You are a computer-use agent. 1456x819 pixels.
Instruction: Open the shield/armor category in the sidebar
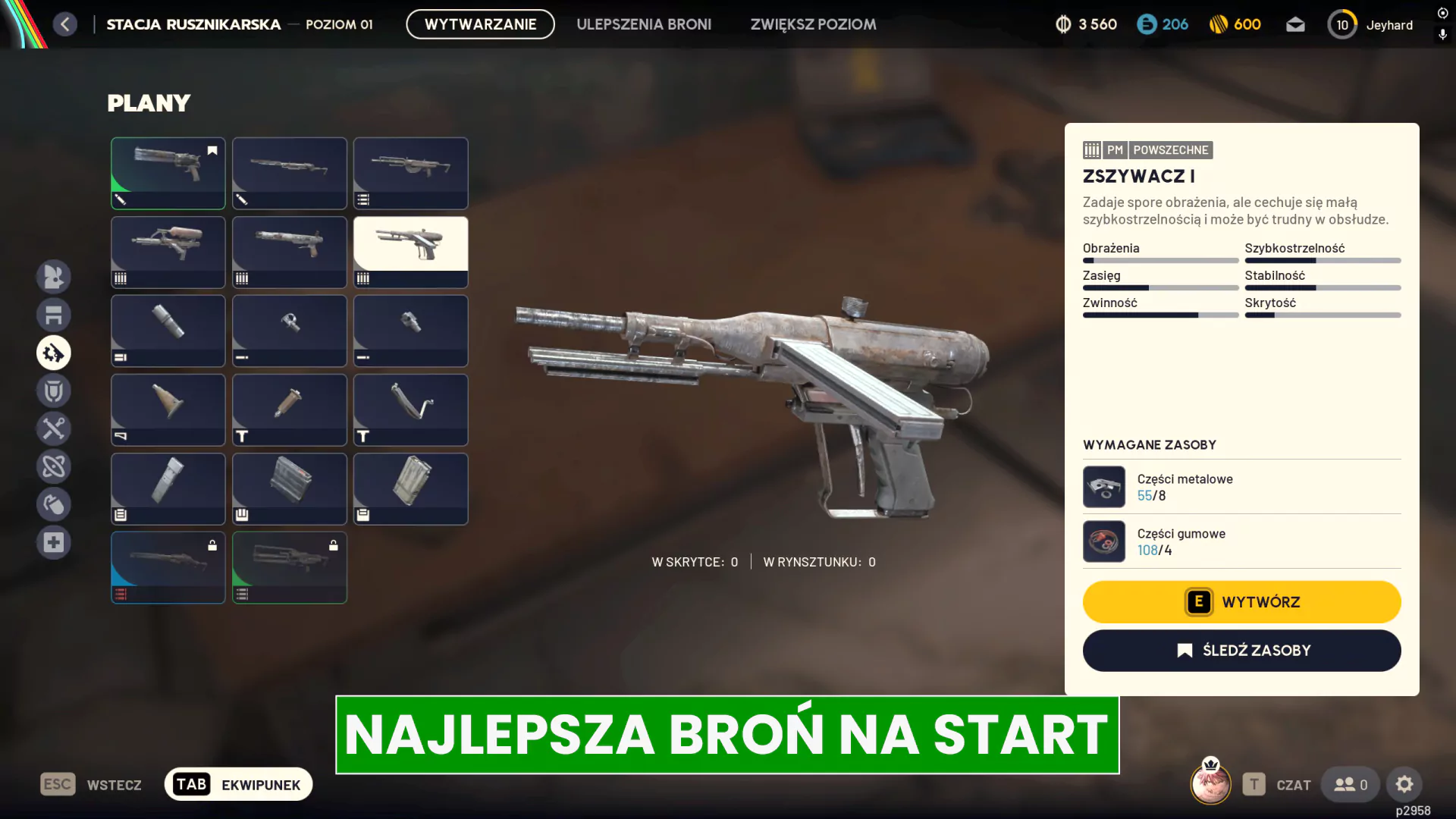54,391
